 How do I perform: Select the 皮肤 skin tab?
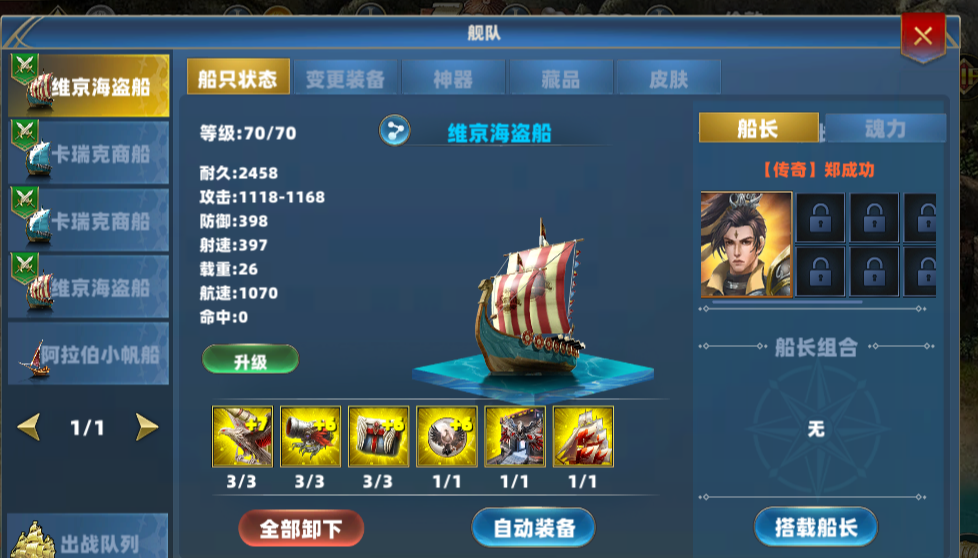669,79
